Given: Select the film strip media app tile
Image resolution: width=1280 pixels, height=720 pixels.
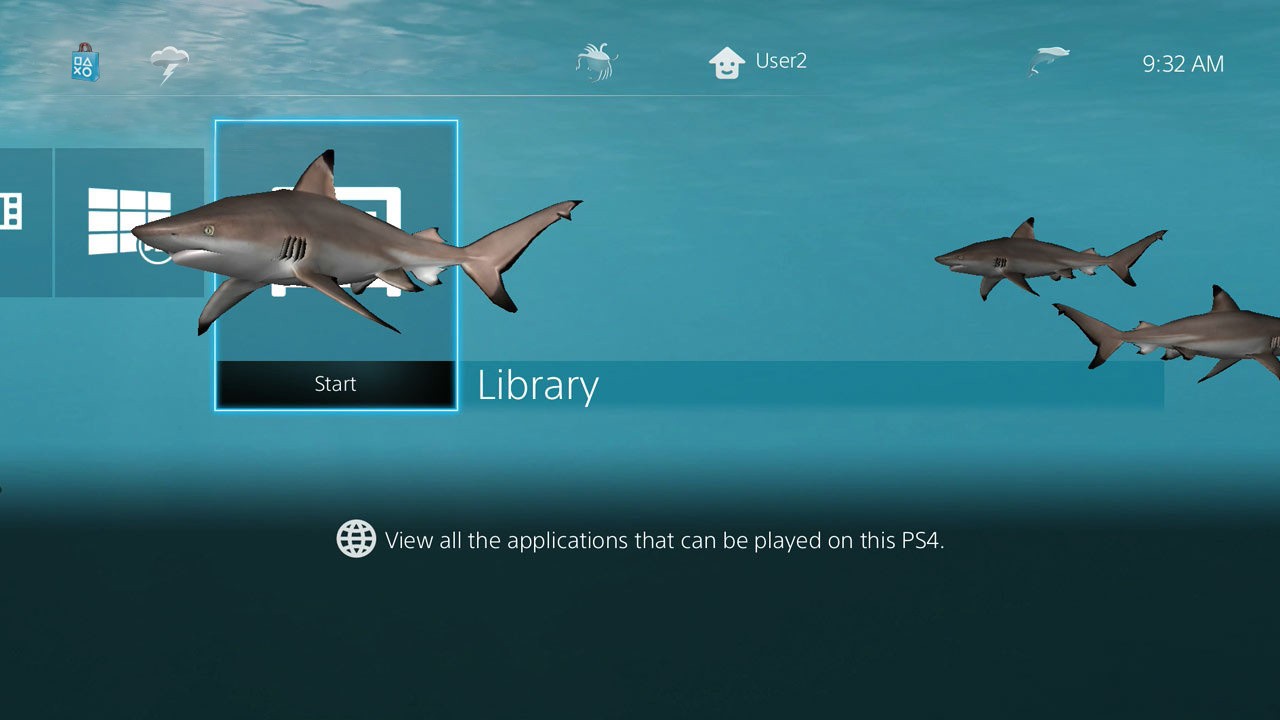Looking at the screenshot, I should [10, 213].
